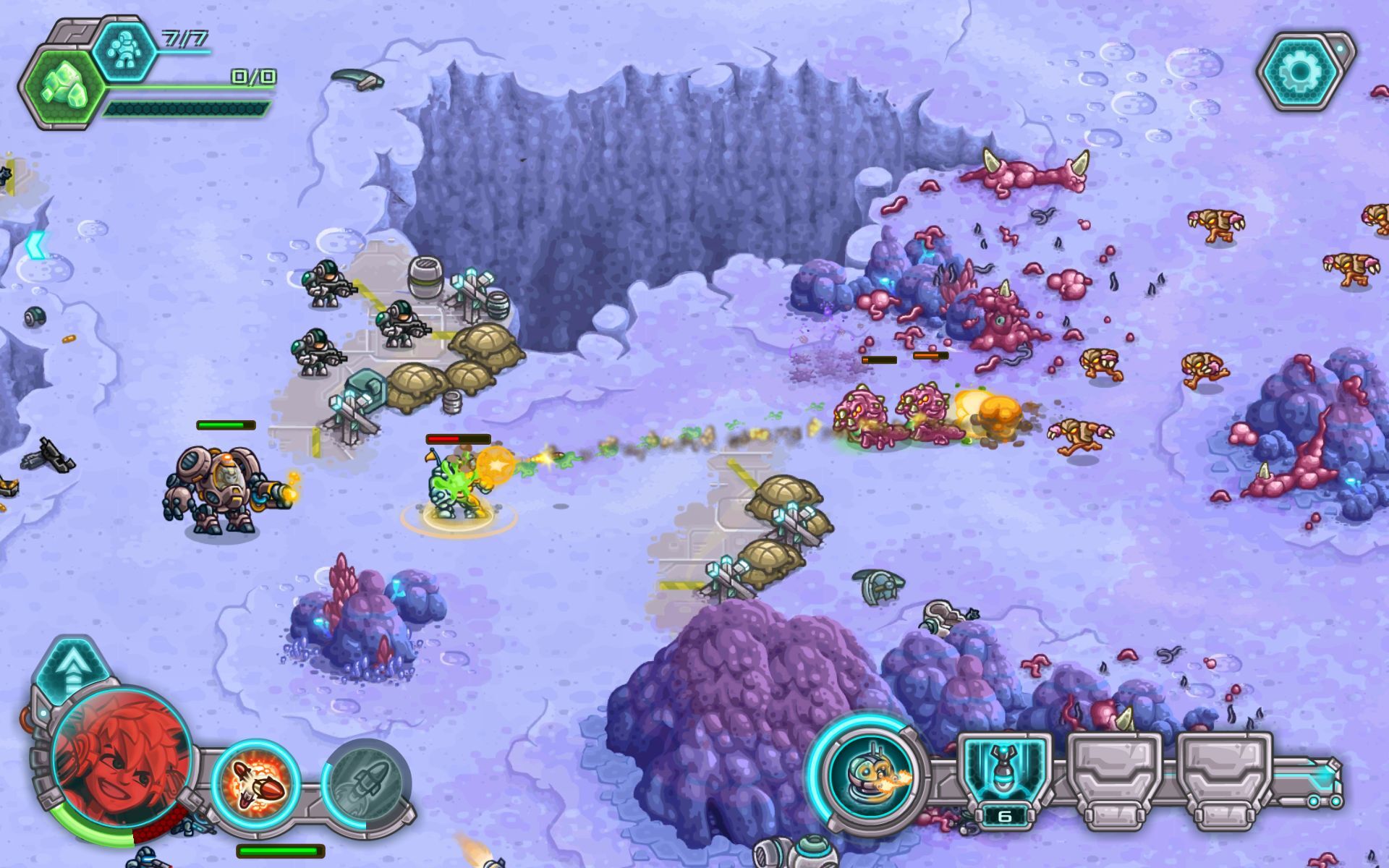Click the trooper population hexagon icon
Viewport: 1389px width, 868px height.
coord(124,49)
